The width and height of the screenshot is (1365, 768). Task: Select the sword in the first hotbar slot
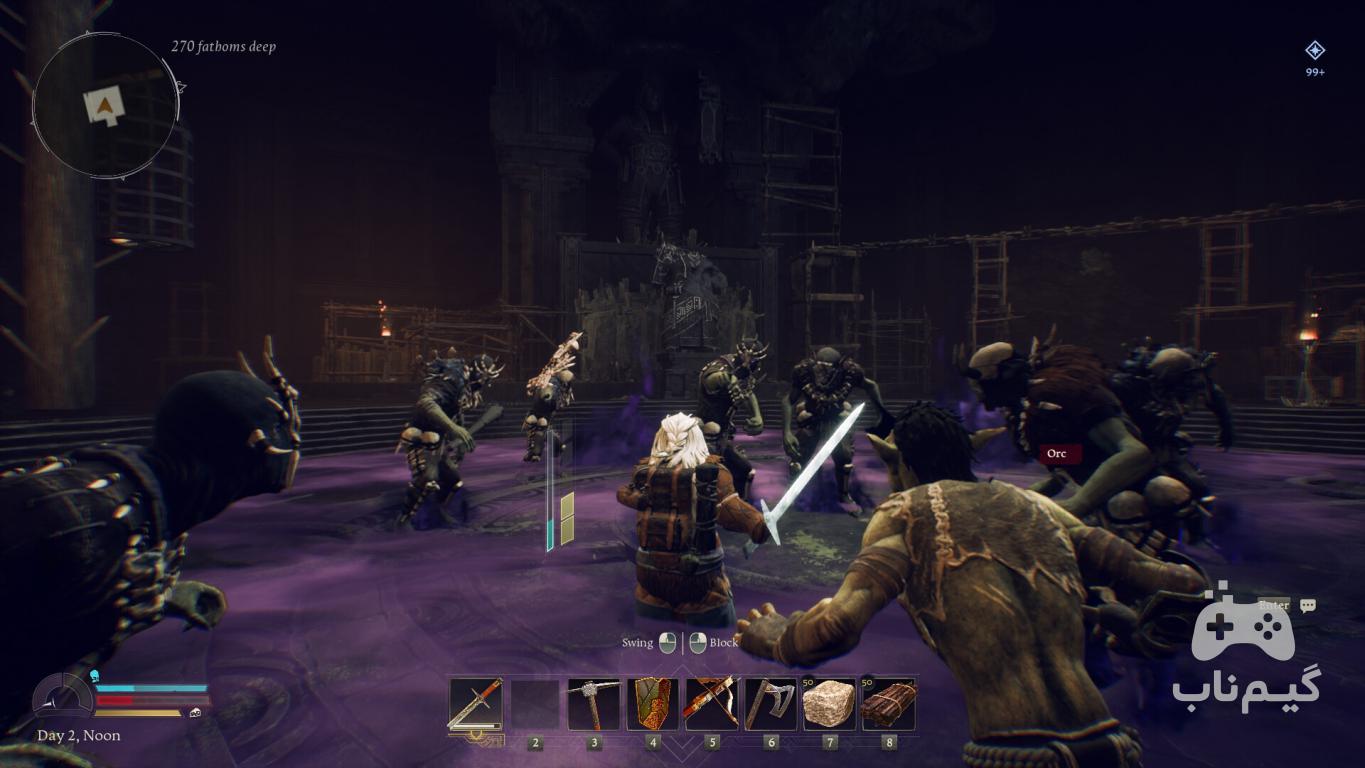tap(475, 704)
